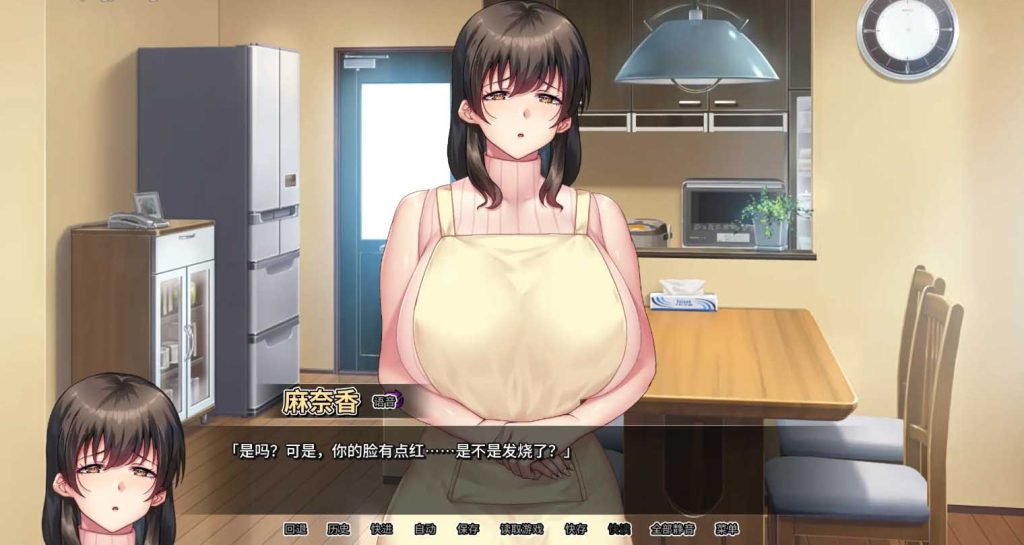
Task: Quick load with the 快读 button
Action: pyautogui.click(x=618, y=529)
